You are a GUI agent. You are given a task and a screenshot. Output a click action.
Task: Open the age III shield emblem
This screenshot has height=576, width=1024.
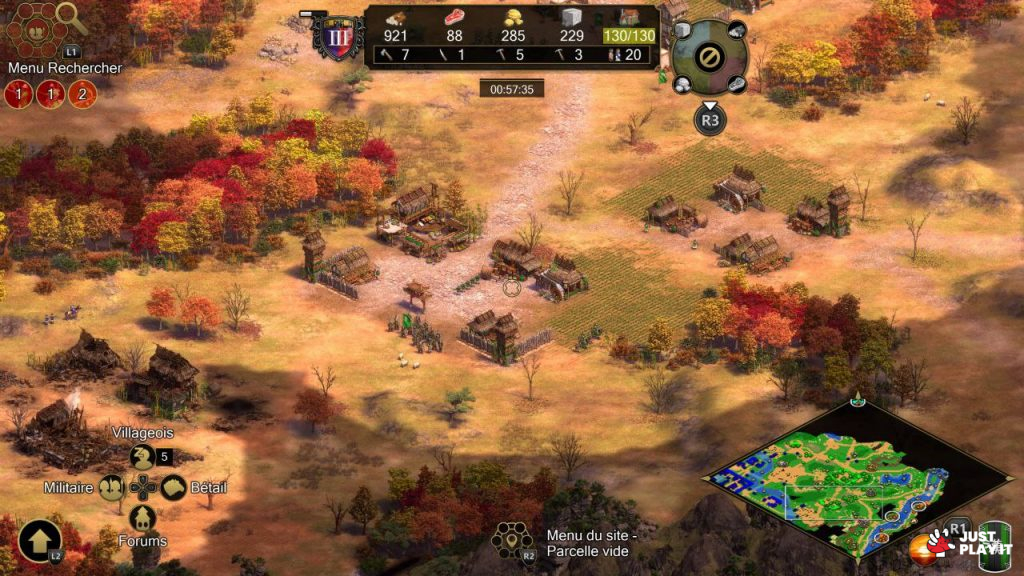(x=331, y=36)
